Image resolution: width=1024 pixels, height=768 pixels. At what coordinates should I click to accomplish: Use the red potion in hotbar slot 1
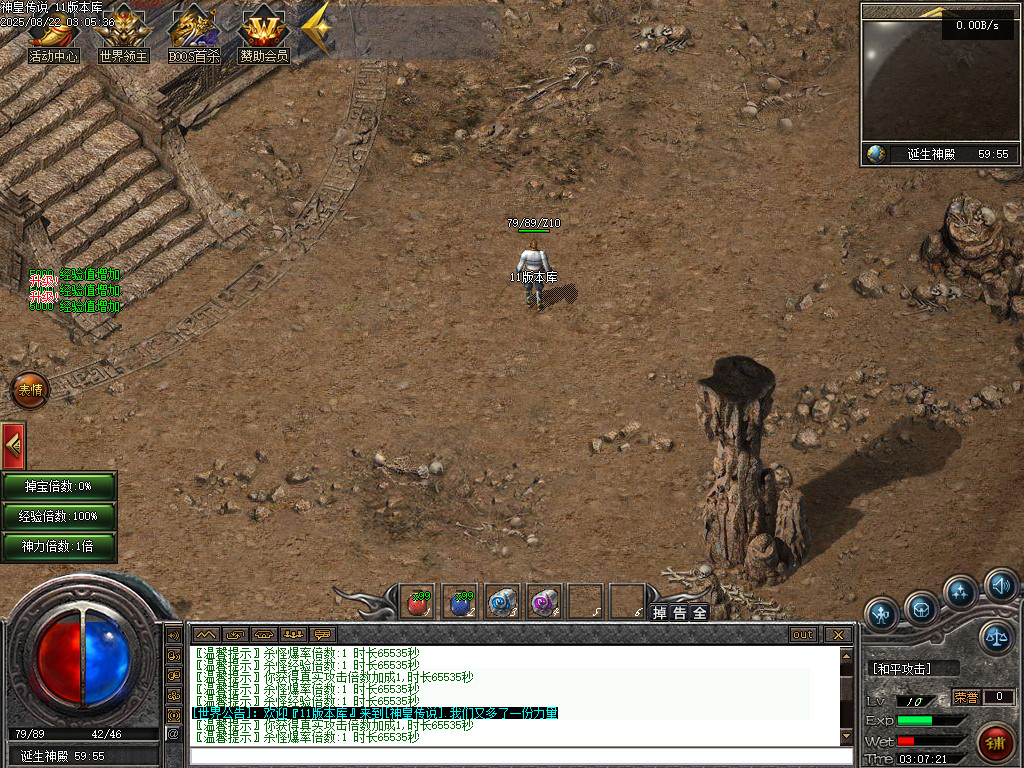click(417, 603)
